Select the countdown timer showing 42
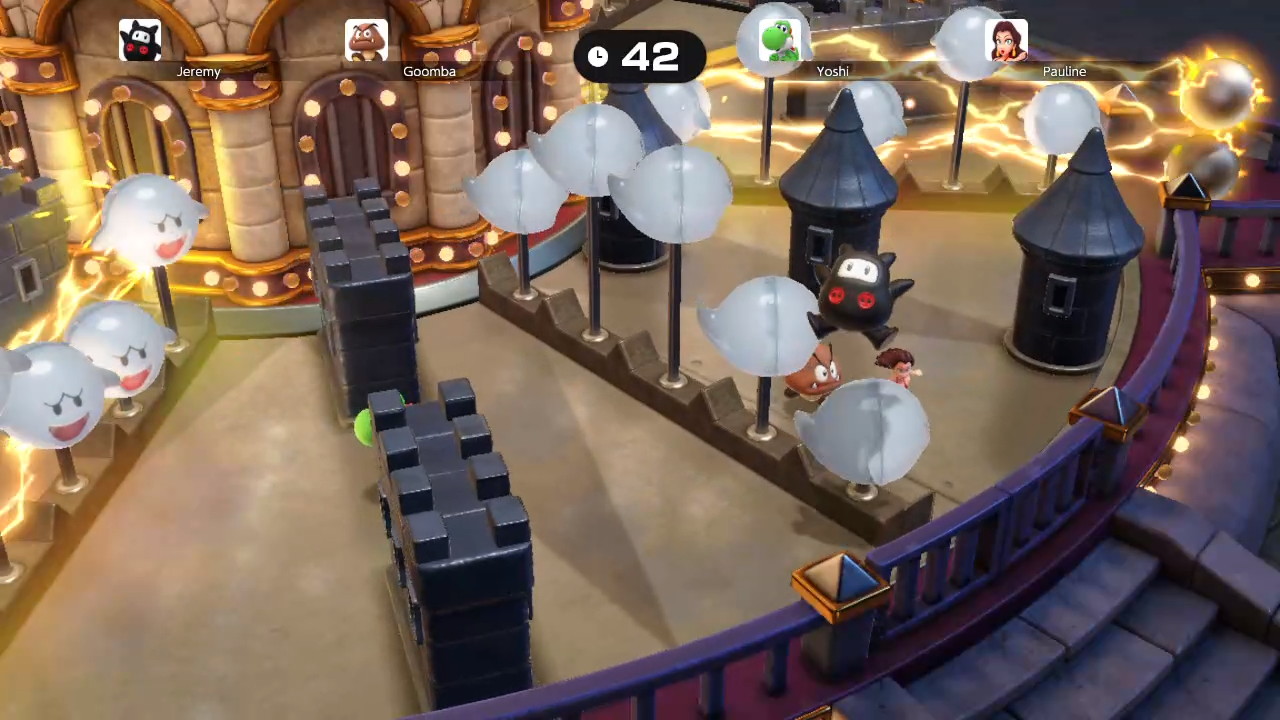This screenshot has height=720, width=1280. pyautogui.click(x=650, y=57)
